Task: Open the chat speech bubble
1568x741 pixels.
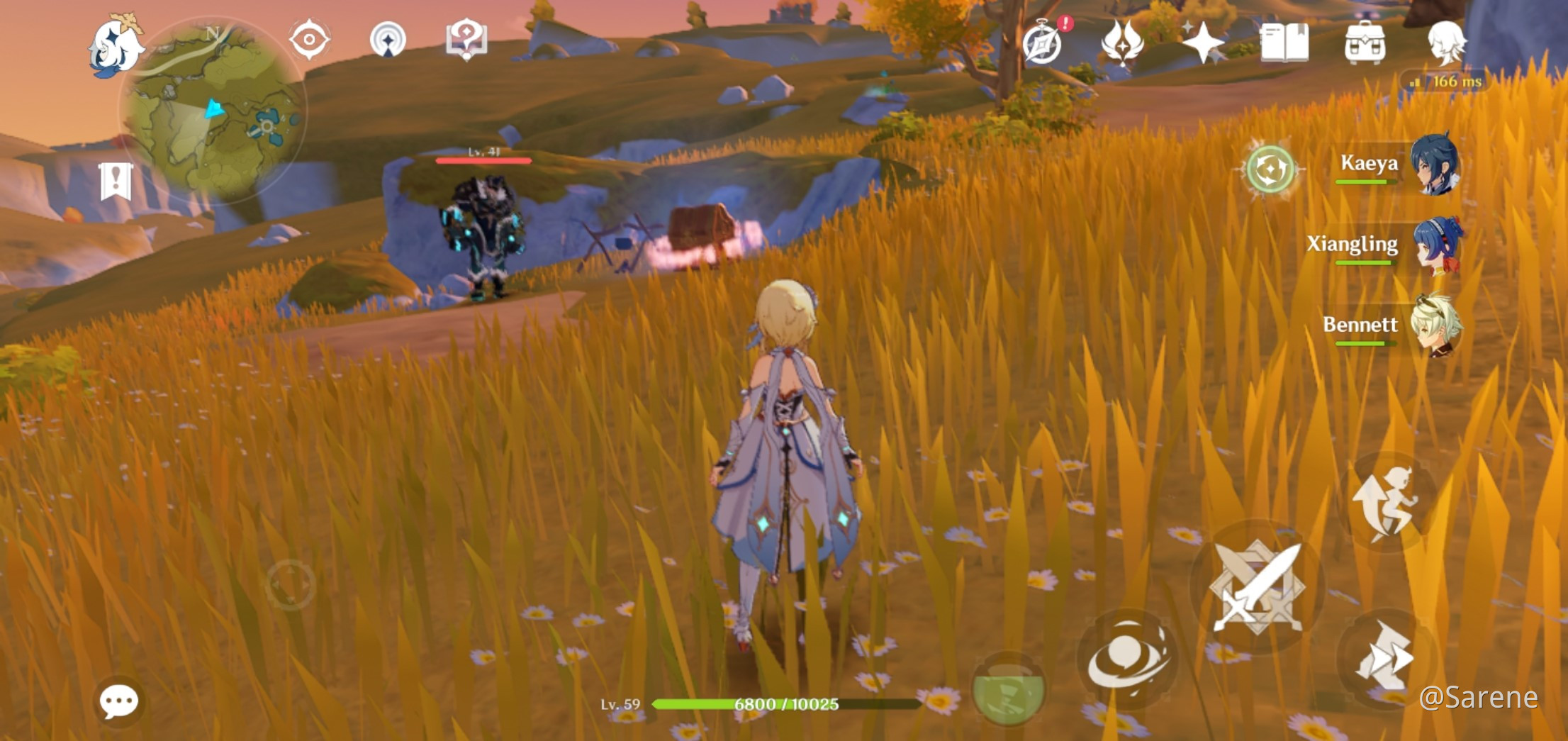Action: click(x=118, y=701)
